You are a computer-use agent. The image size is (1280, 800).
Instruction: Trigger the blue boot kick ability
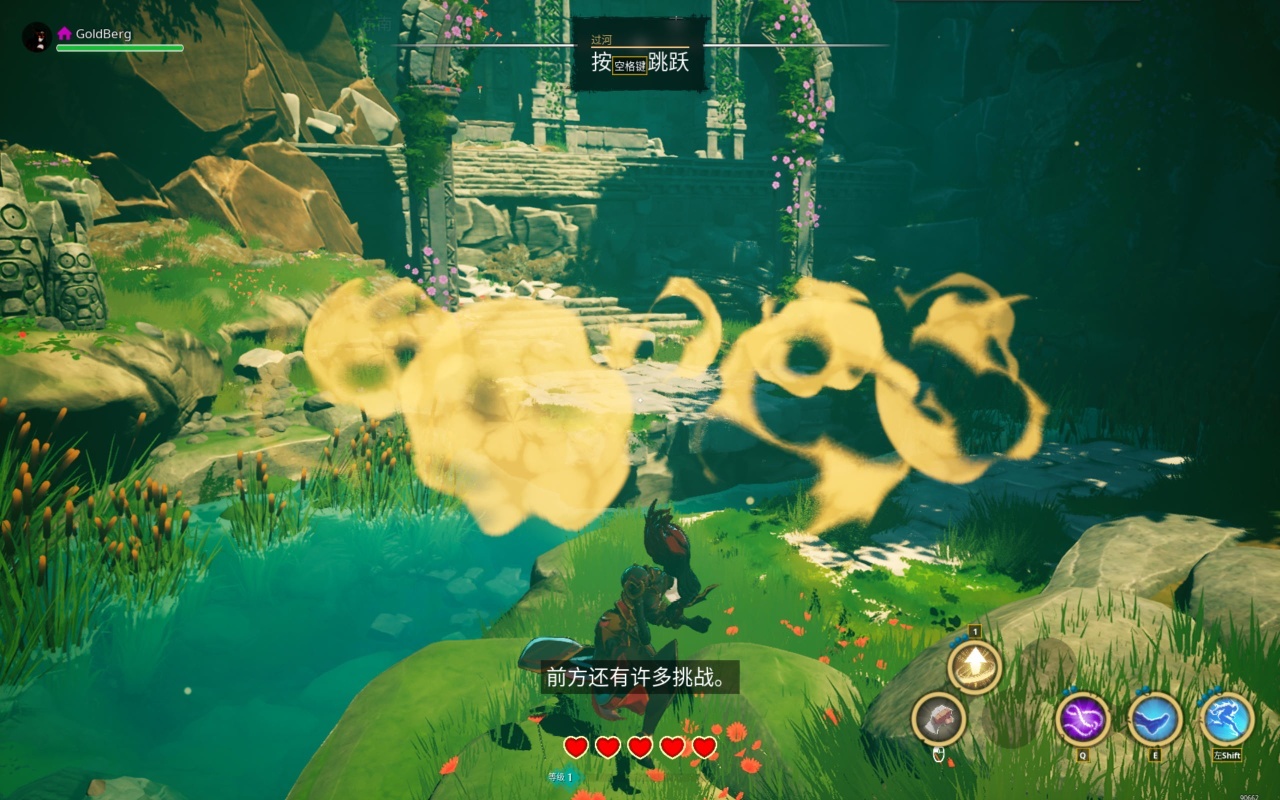coord(1155,719)
